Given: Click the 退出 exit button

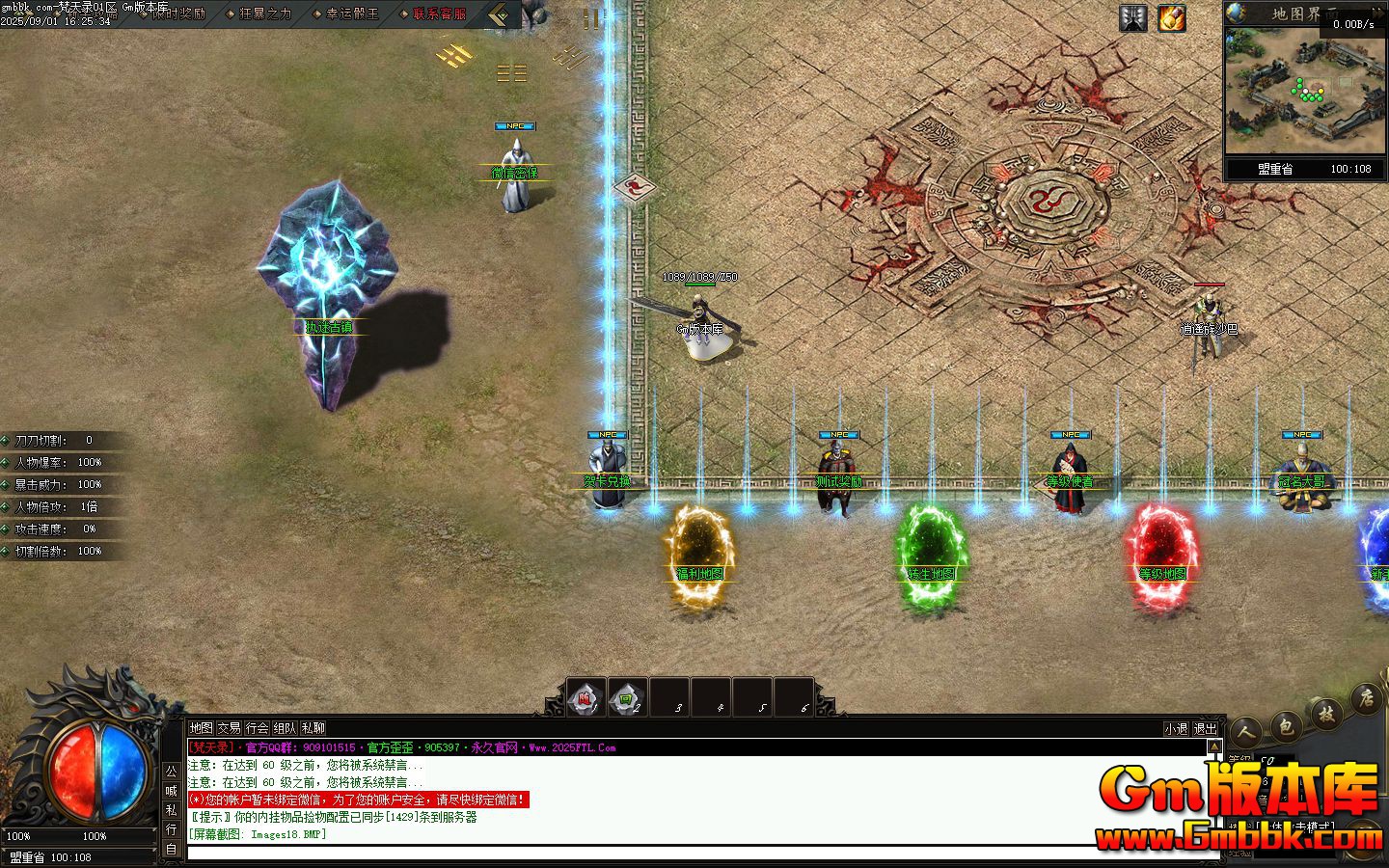Looking at the screenshot, I should 1205,729.
